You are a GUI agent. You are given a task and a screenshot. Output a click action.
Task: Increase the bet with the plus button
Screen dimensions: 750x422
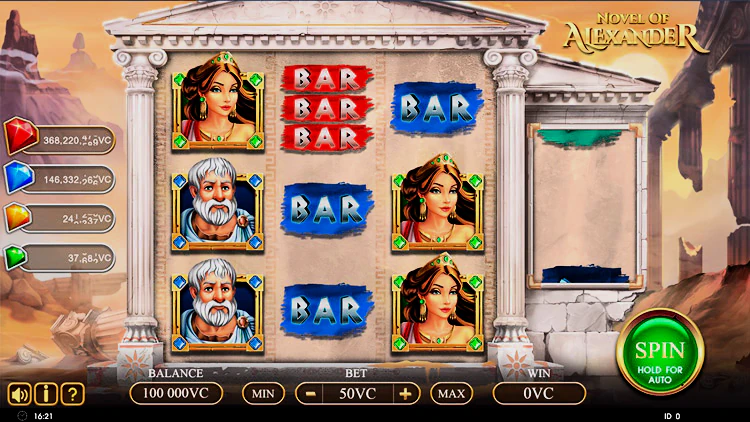click(405, 393)
